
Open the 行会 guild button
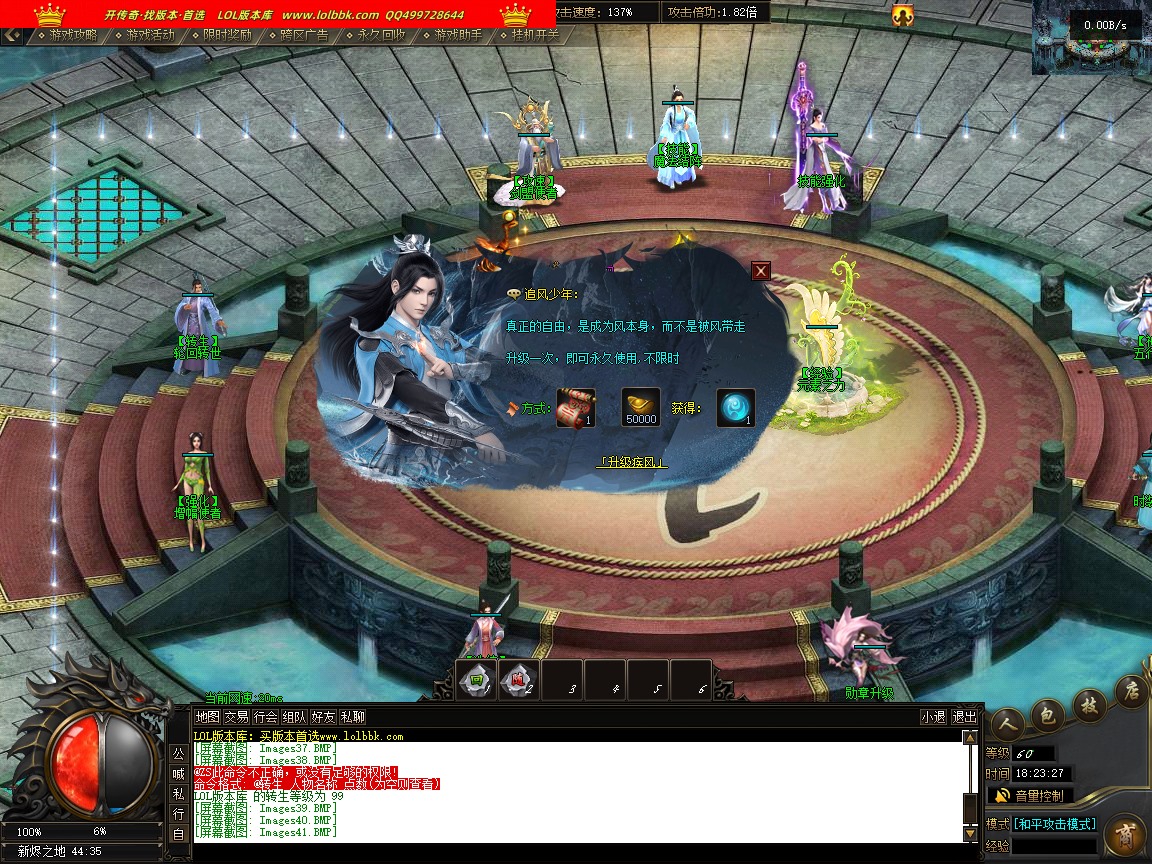point(265,717)
